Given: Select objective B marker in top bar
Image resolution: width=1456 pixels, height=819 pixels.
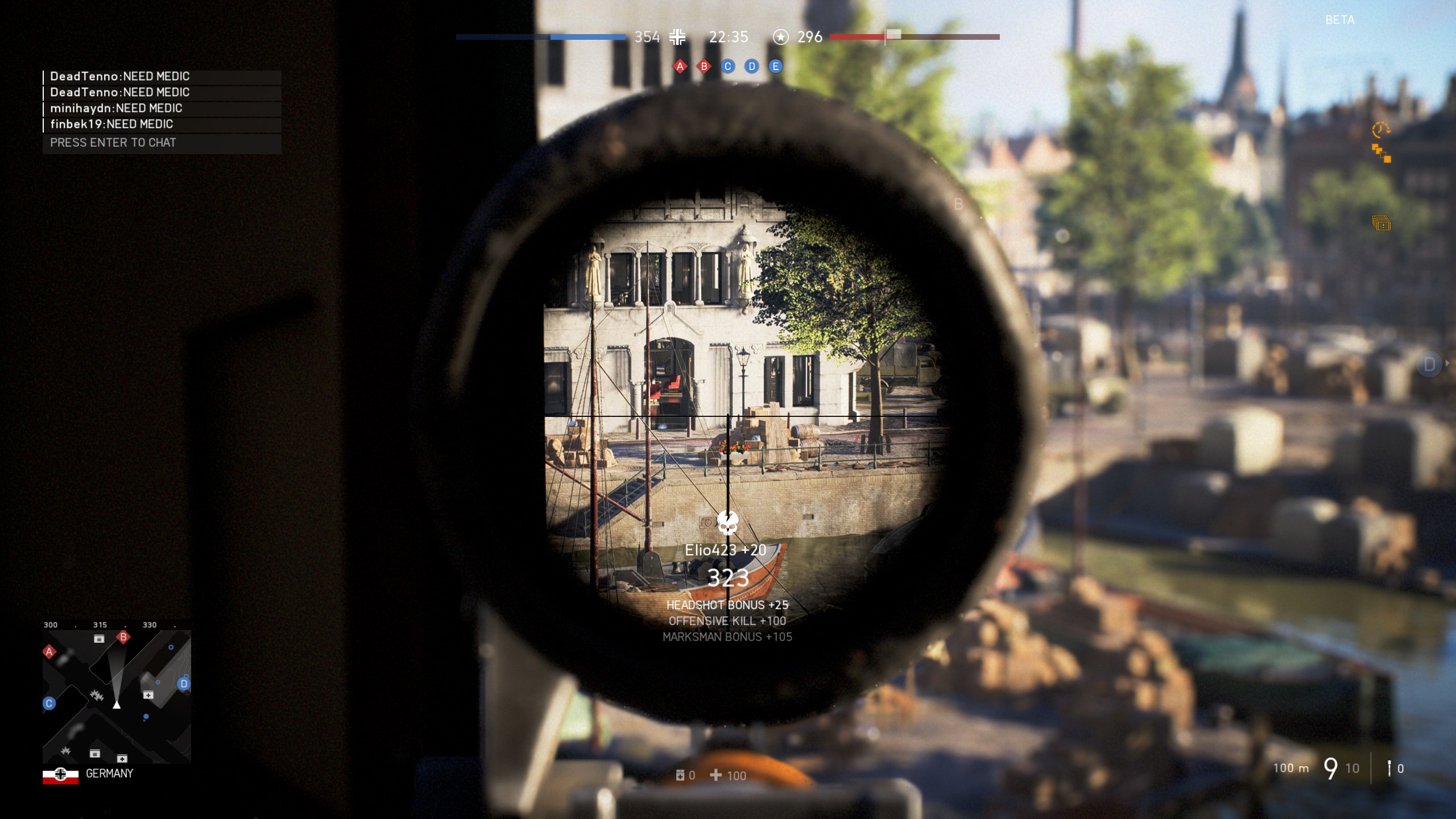Looking at the screenshot, I should pyautogui.click(x=704, y=67).
